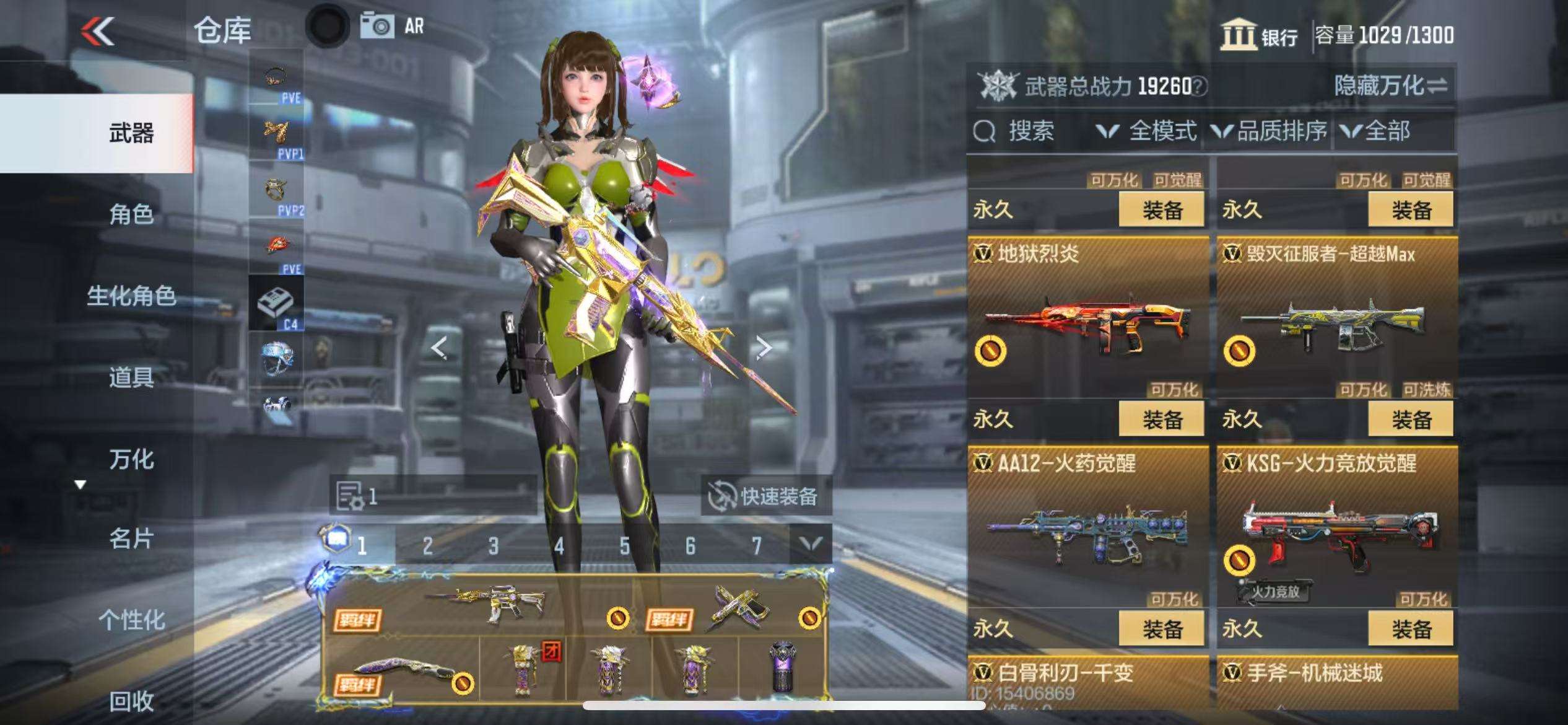Open the 万化 section
The image size is (1568, 725).
pyautogui.click(x=131, y=460)
